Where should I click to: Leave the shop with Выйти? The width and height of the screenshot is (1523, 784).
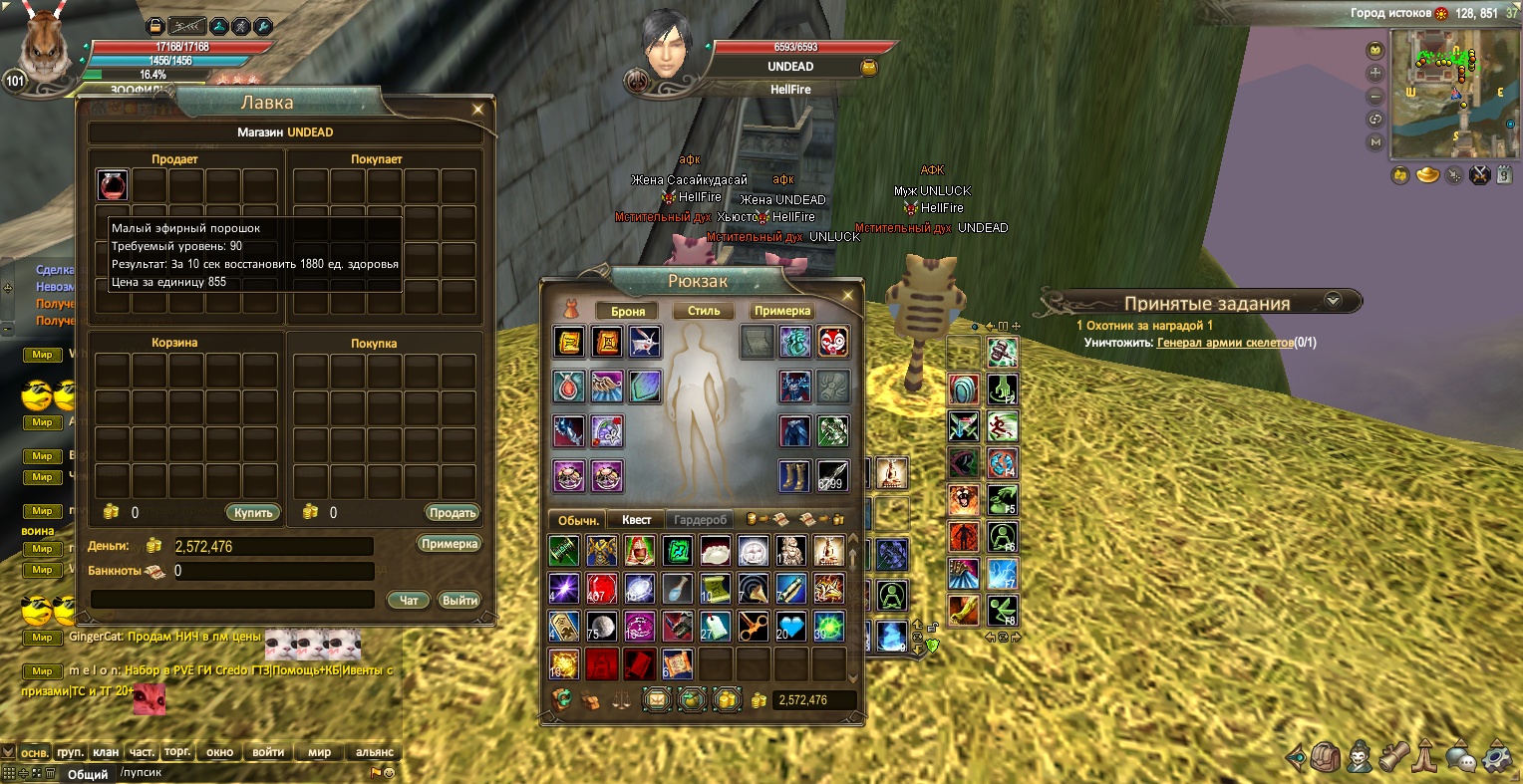[x=459, y=600]
